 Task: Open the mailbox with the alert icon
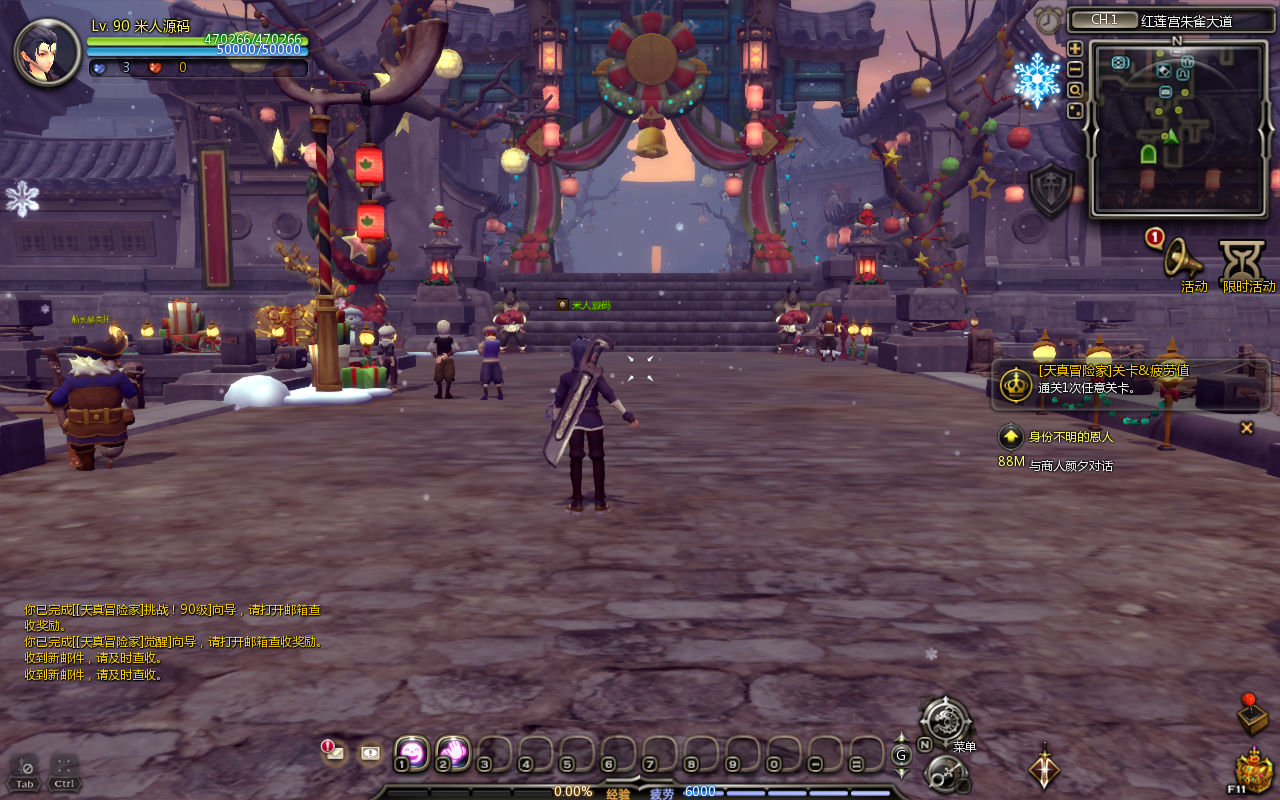334,752
